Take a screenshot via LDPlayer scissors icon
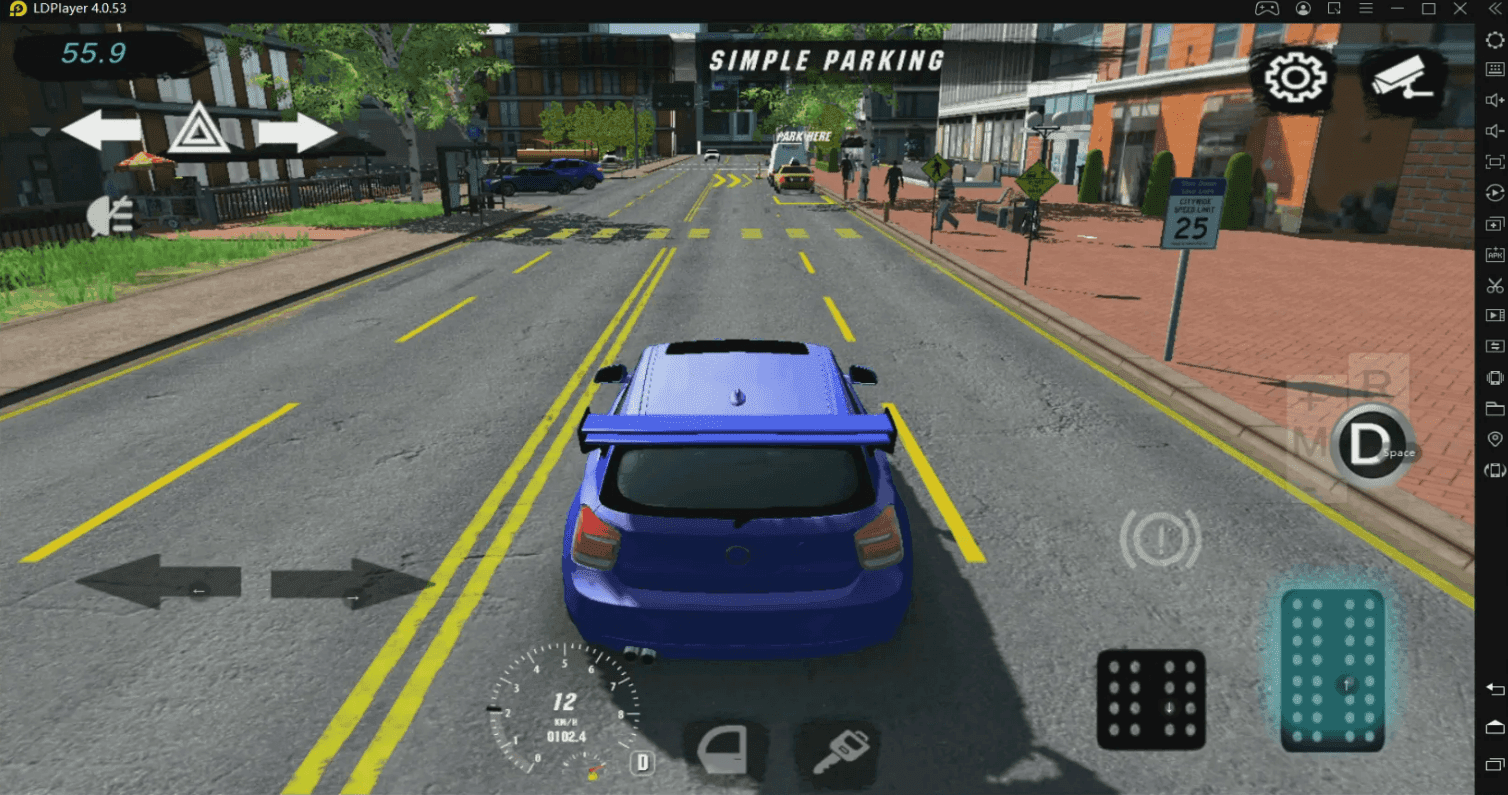1508x795 pixels. pyautogui.click(x=1495, y=287)
